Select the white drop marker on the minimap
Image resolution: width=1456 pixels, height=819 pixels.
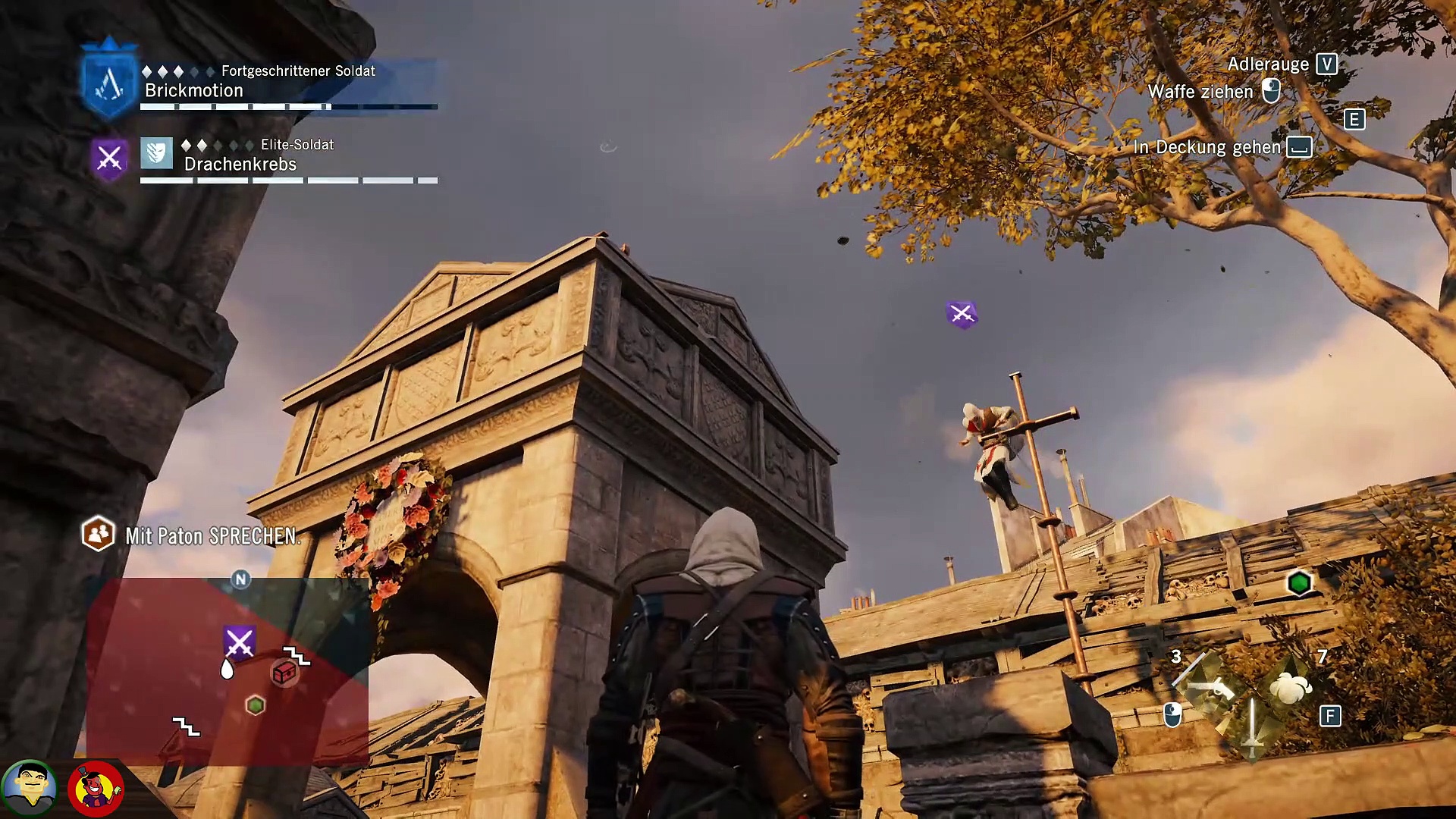(227, 669)
